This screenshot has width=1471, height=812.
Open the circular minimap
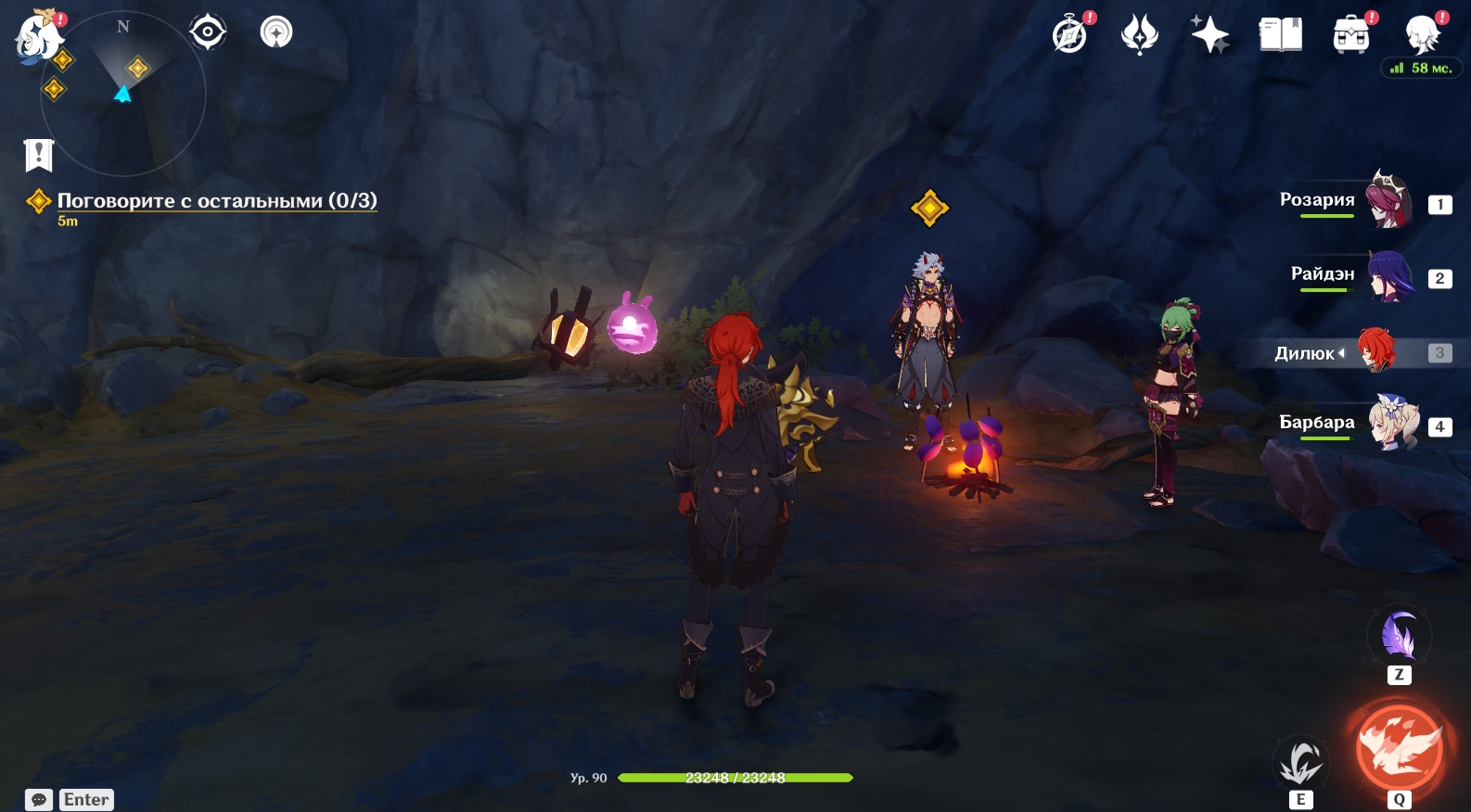(123, 93)
